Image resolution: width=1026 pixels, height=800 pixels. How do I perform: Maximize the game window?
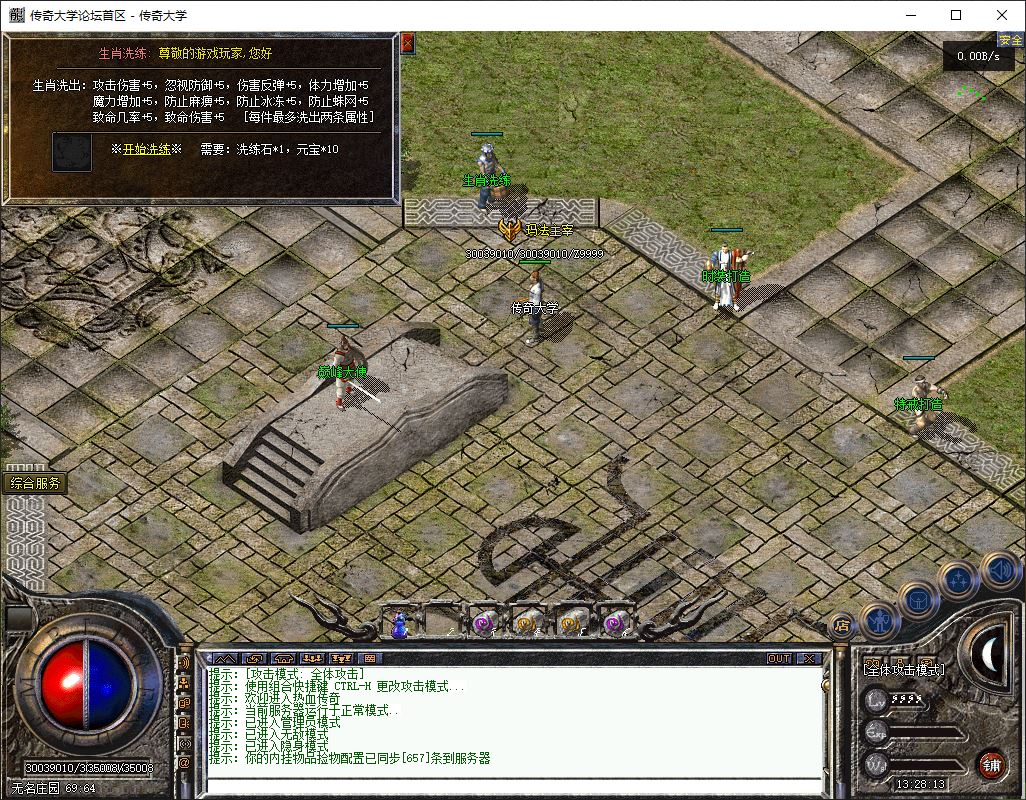coord(956,15)
